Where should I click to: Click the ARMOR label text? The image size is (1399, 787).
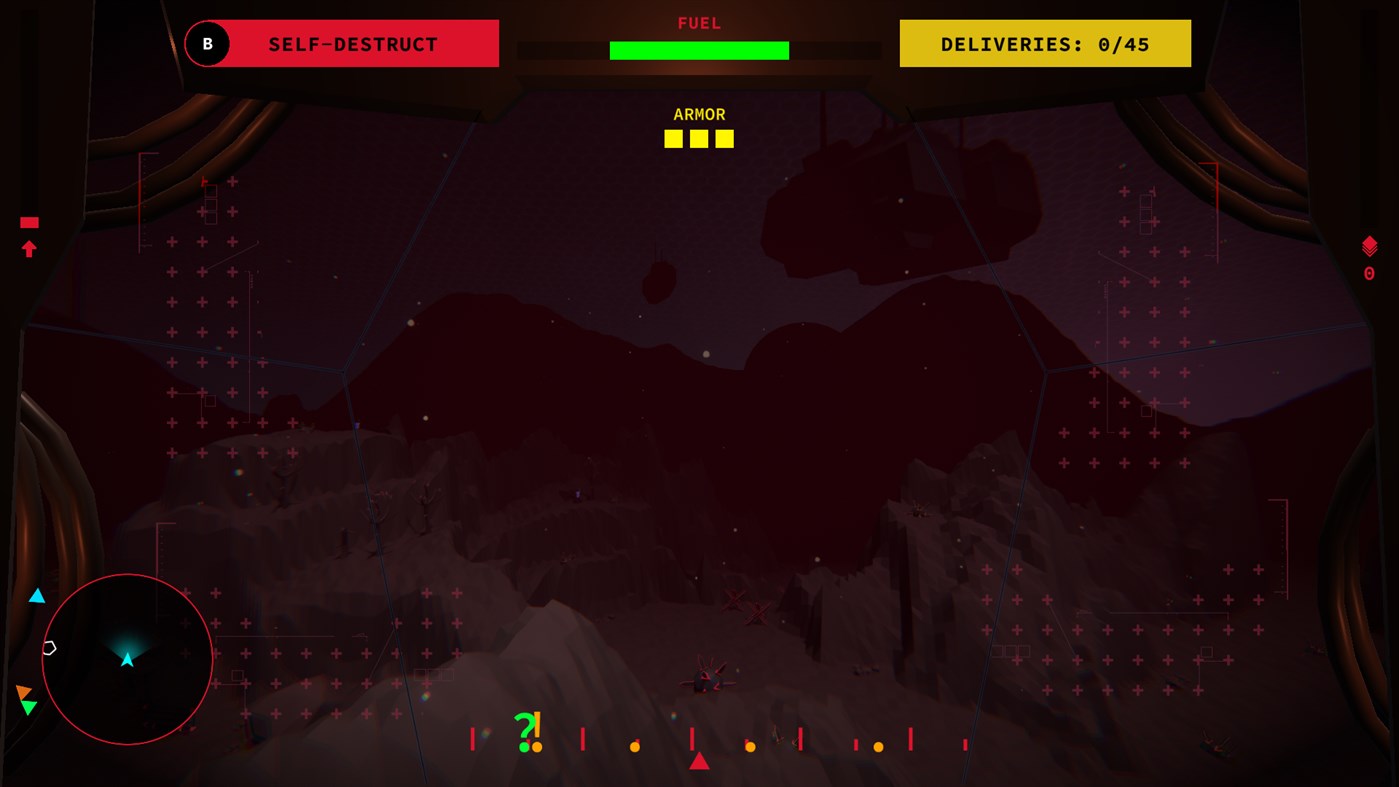point(699,114)
